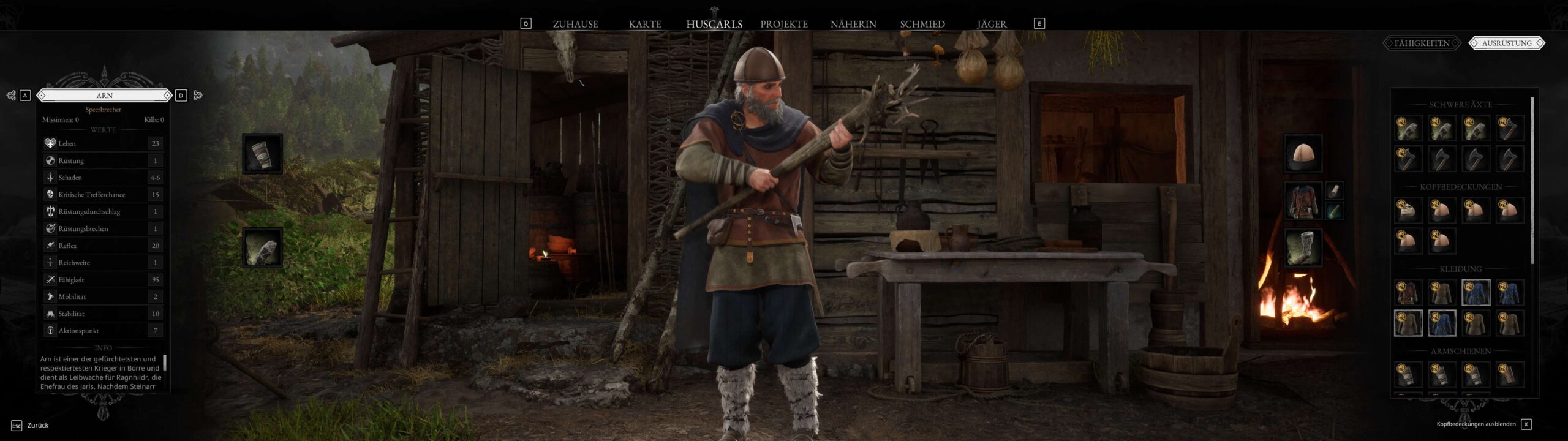Go to the Näherin tab

click(x=853, y=24)
